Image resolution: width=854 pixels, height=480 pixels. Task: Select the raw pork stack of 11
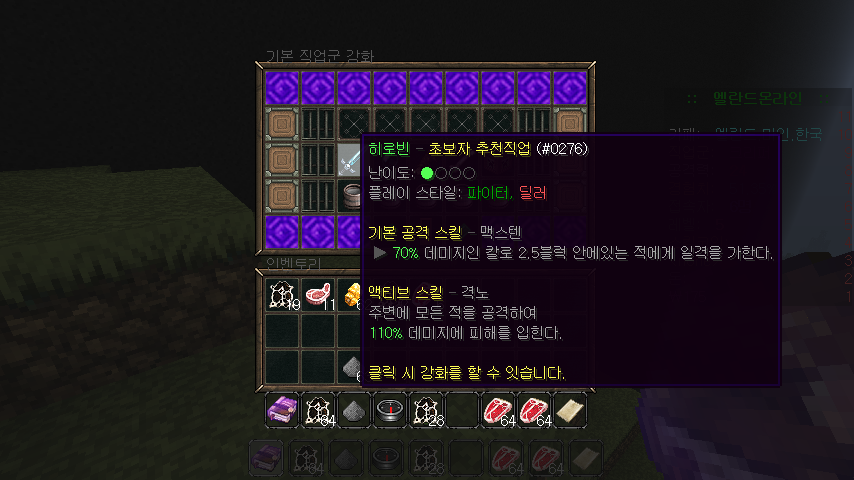pyautogui.click(x=318, y=296)
